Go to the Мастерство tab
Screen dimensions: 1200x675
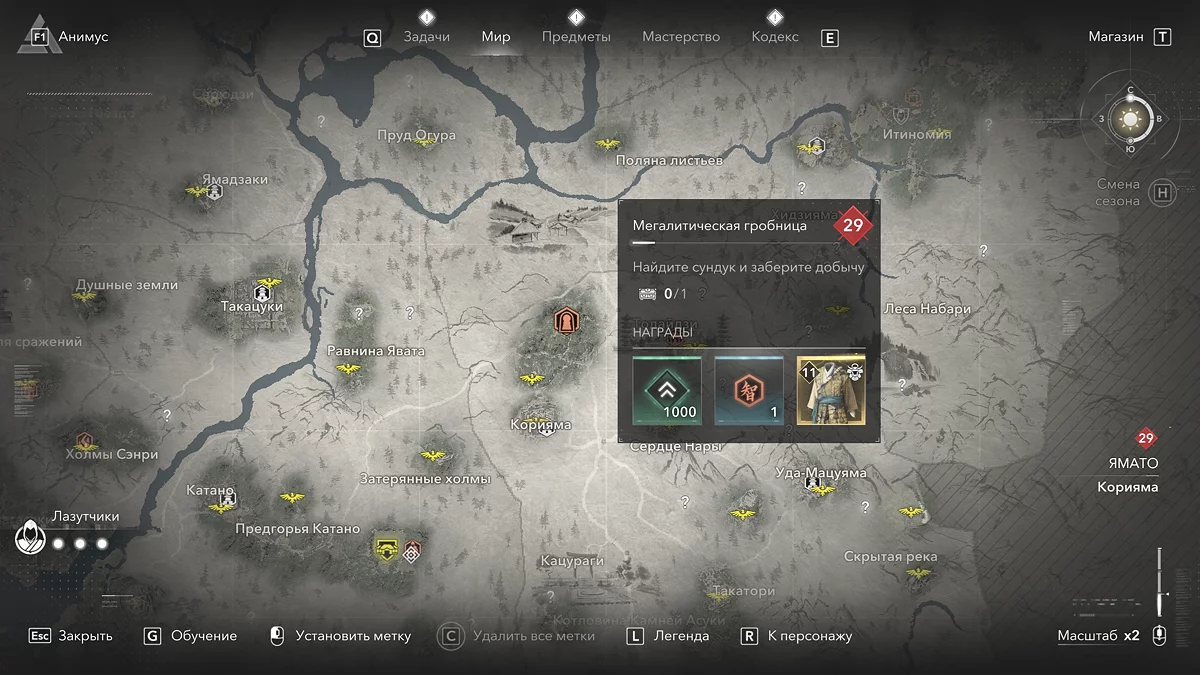click(681, 37)
